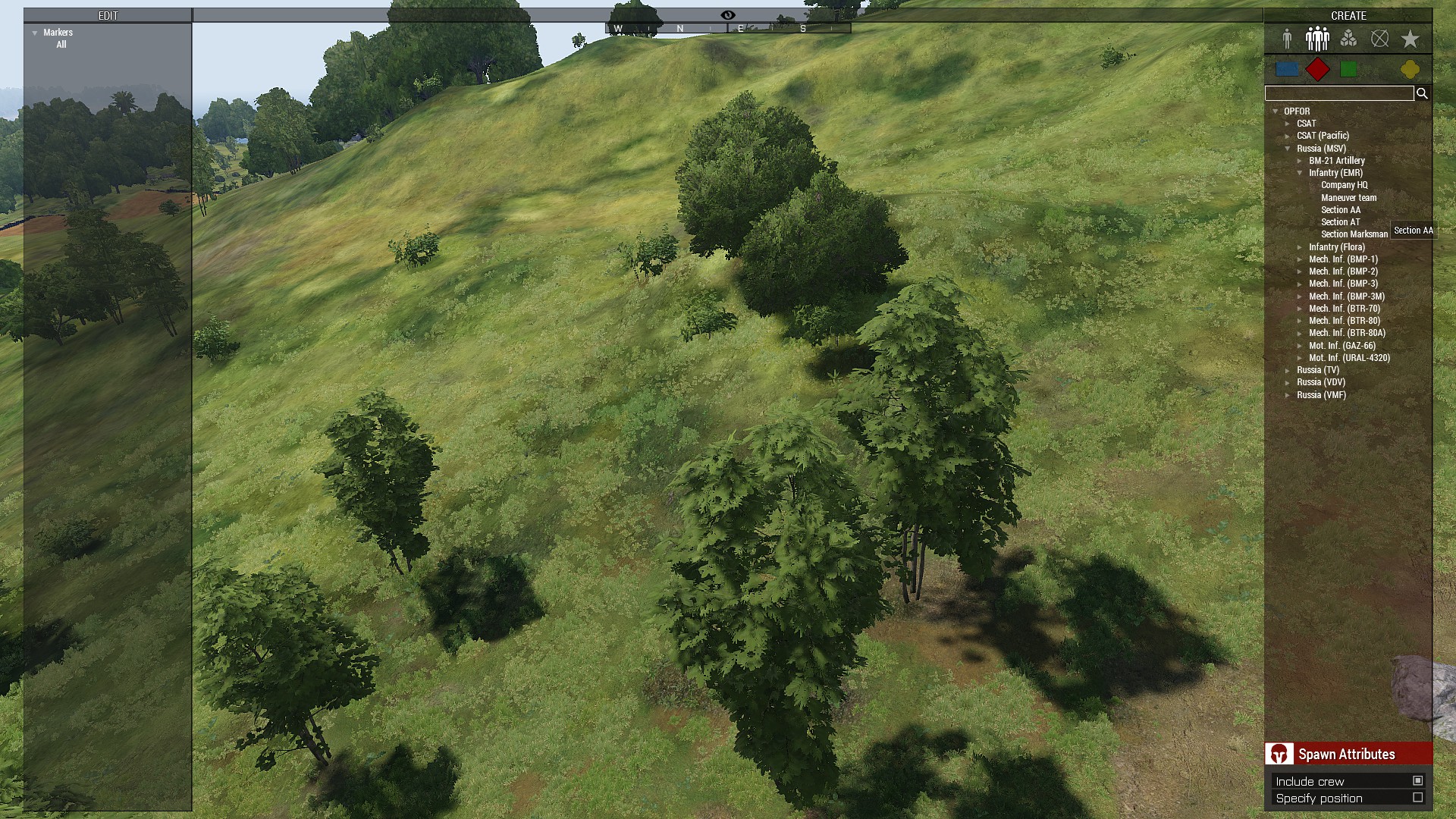Choose the red OPFOR side diamond
Image resolution: width=1456 pixels, height=819 pixels.
tap(1318, 70)
